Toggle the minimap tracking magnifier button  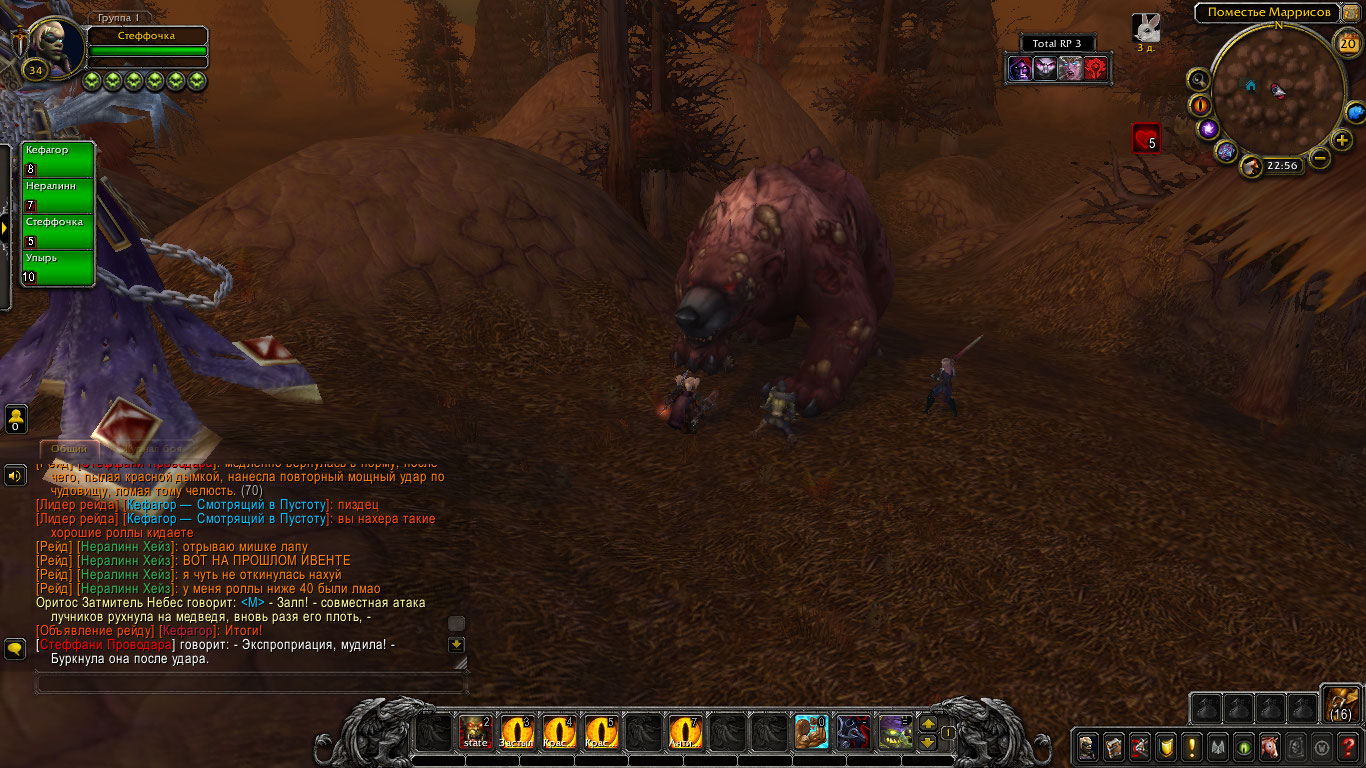pos(1199,79)
